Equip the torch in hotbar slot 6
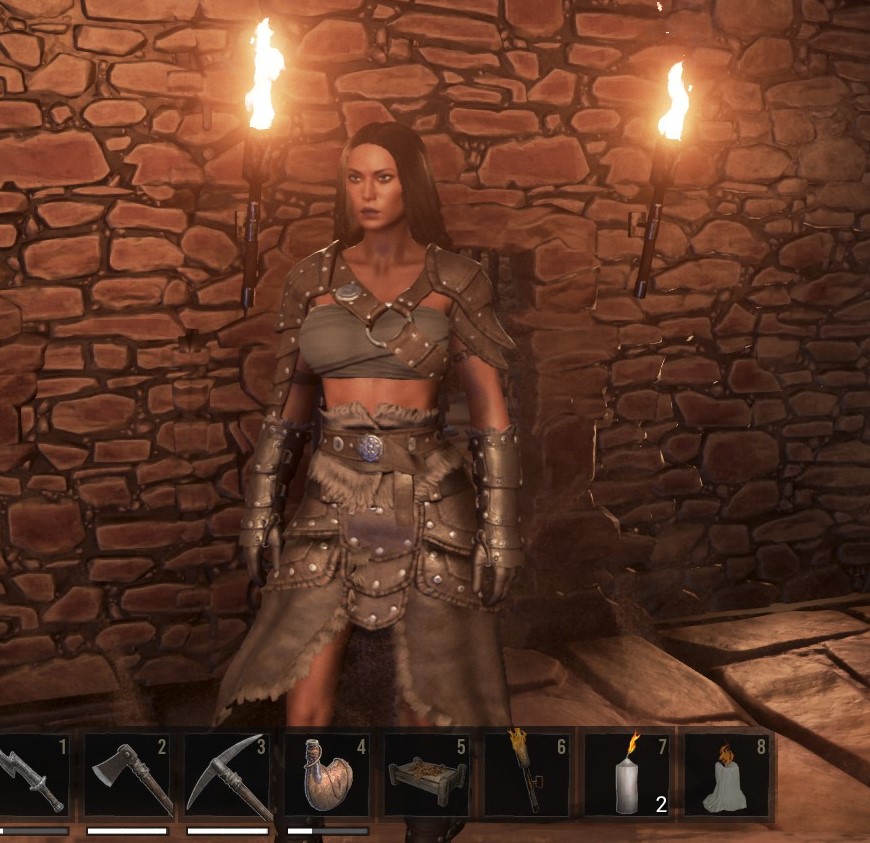 (525, 777)
